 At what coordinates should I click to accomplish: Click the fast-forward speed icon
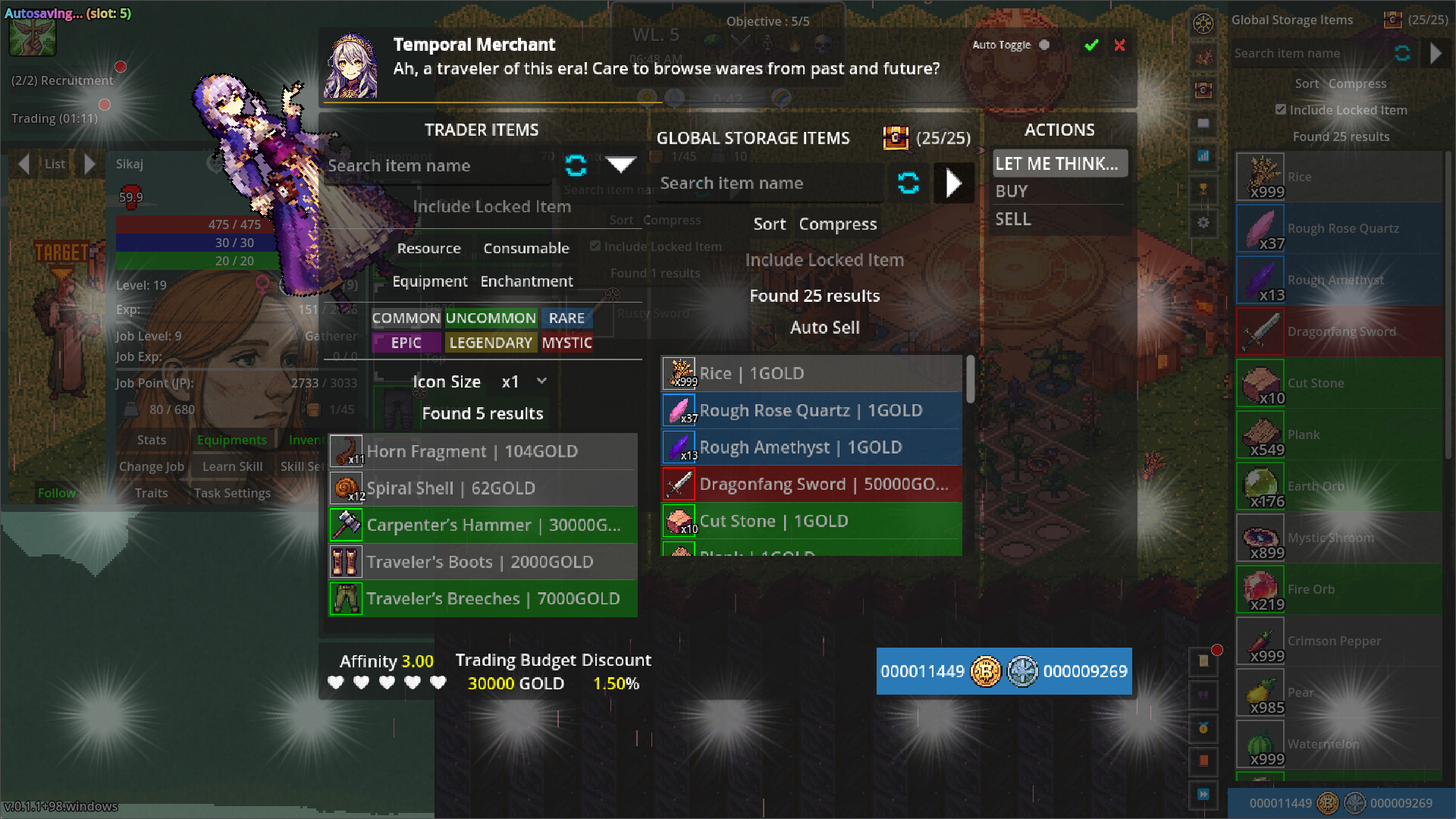[x=1203, y=793]
